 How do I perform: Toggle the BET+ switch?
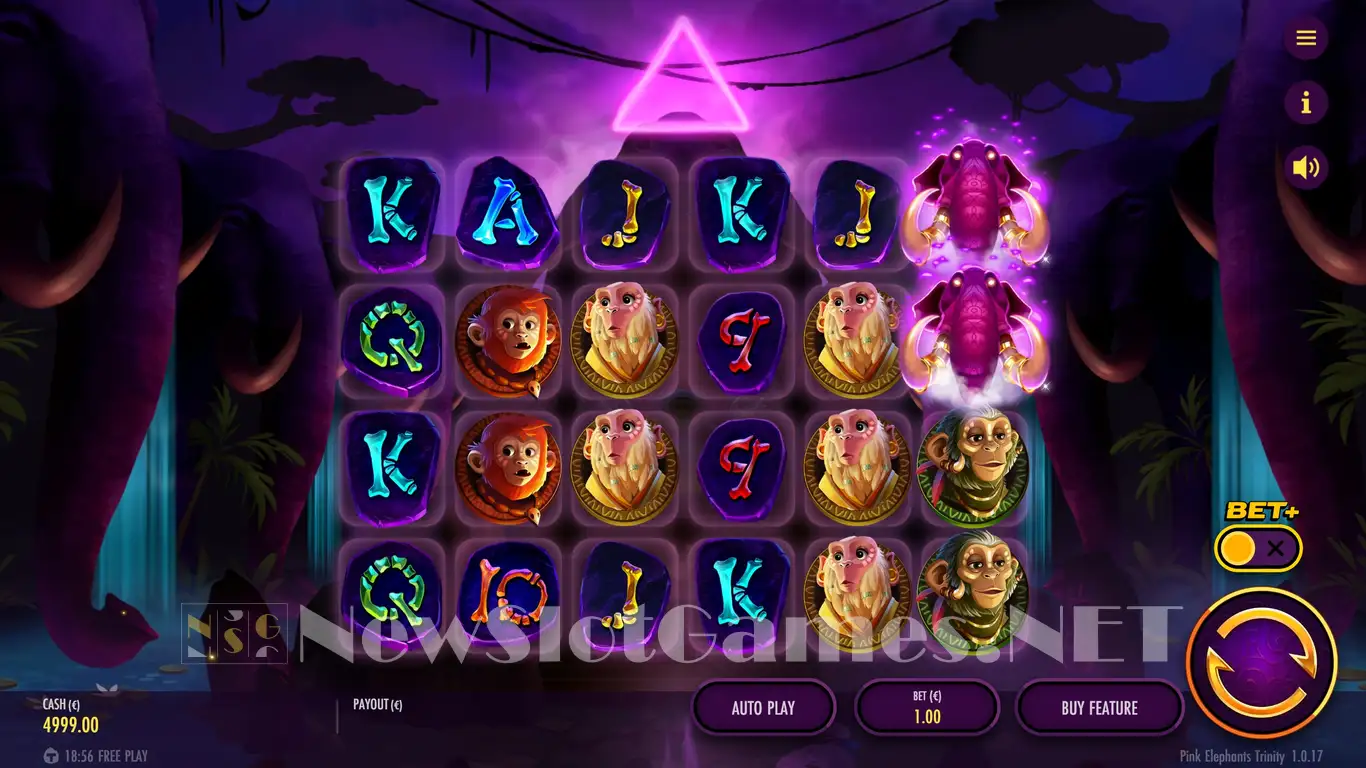[1258, 548]
